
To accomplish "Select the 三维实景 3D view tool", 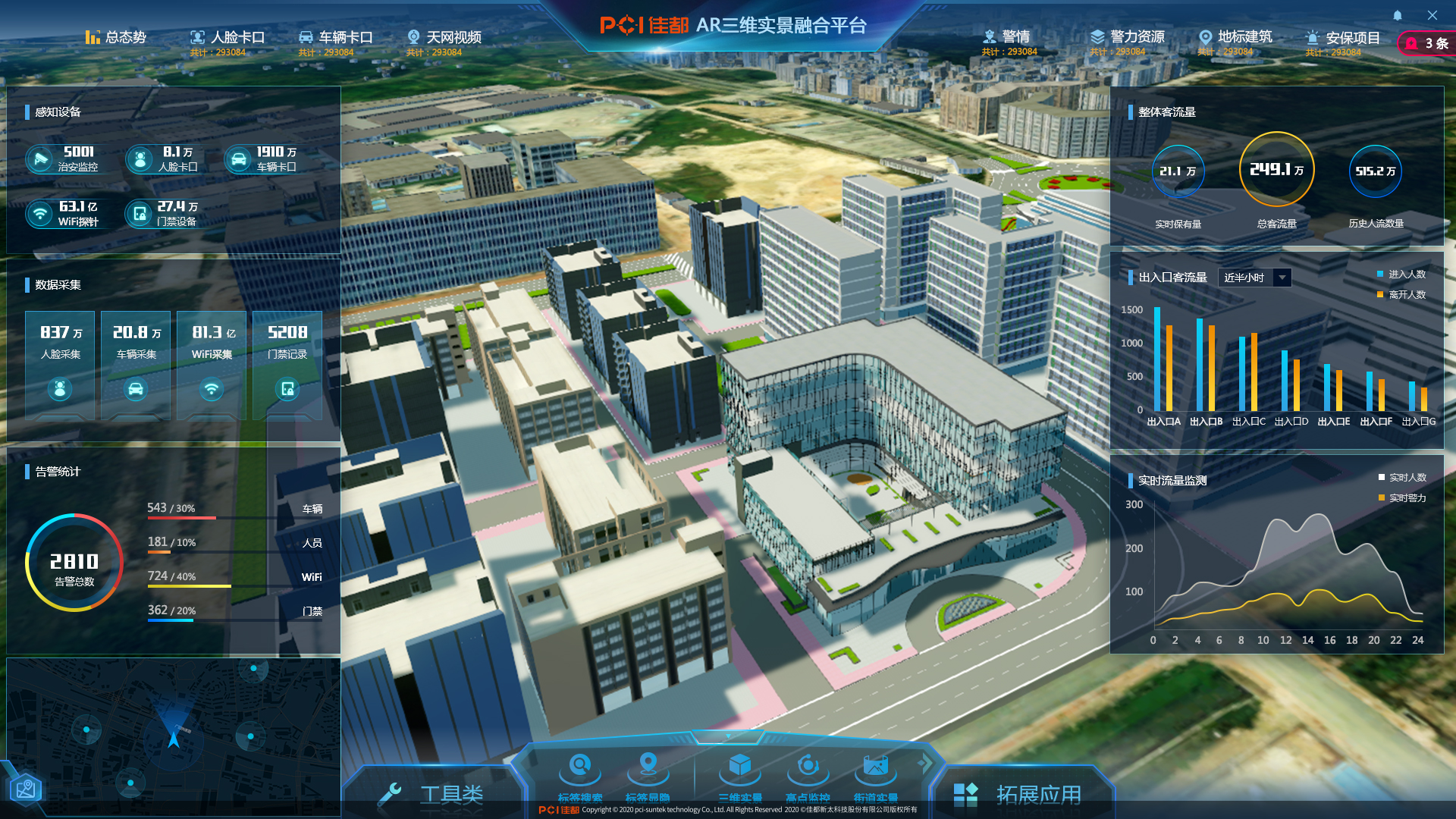I will (x=740, y=775).
